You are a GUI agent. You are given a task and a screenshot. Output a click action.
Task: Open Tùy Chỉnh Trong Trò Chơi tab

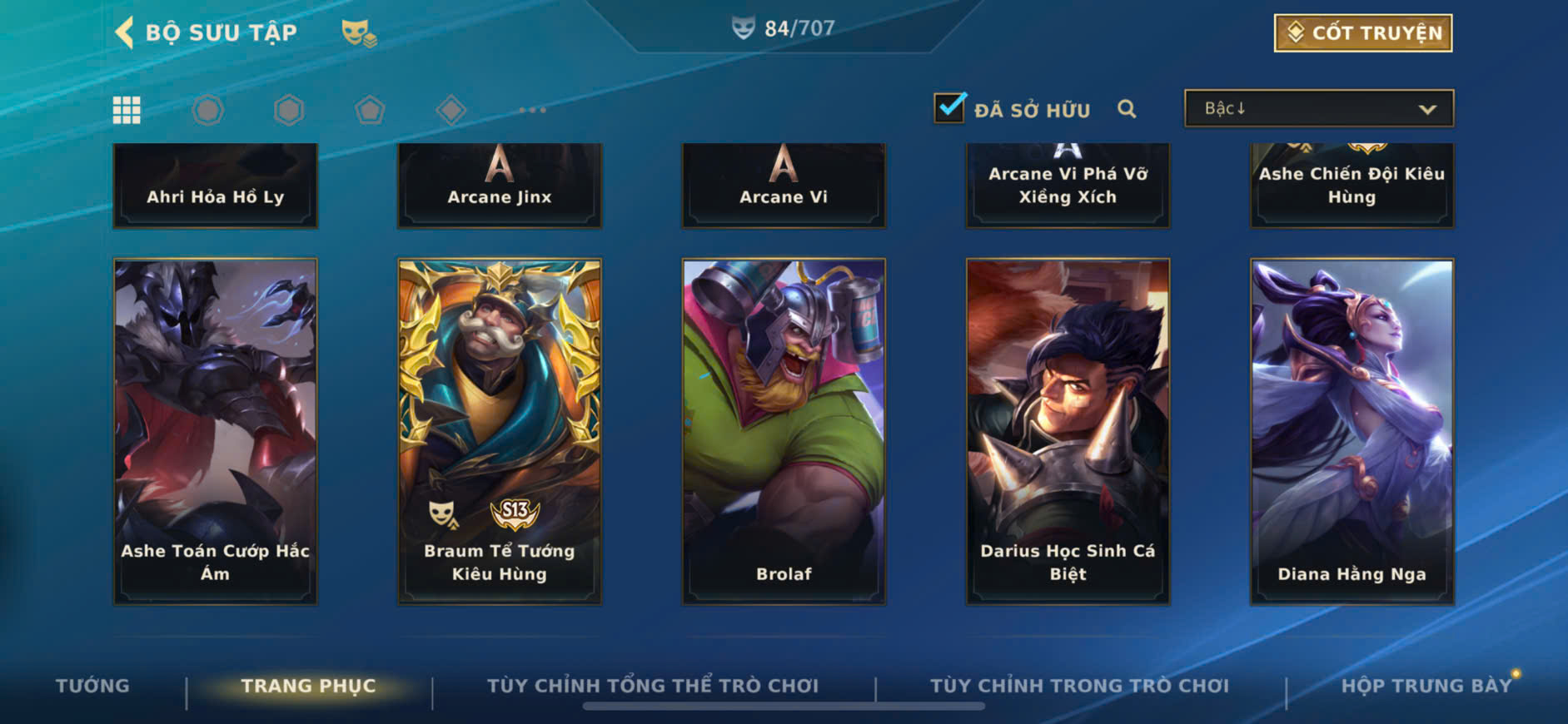pos(1079,686)
